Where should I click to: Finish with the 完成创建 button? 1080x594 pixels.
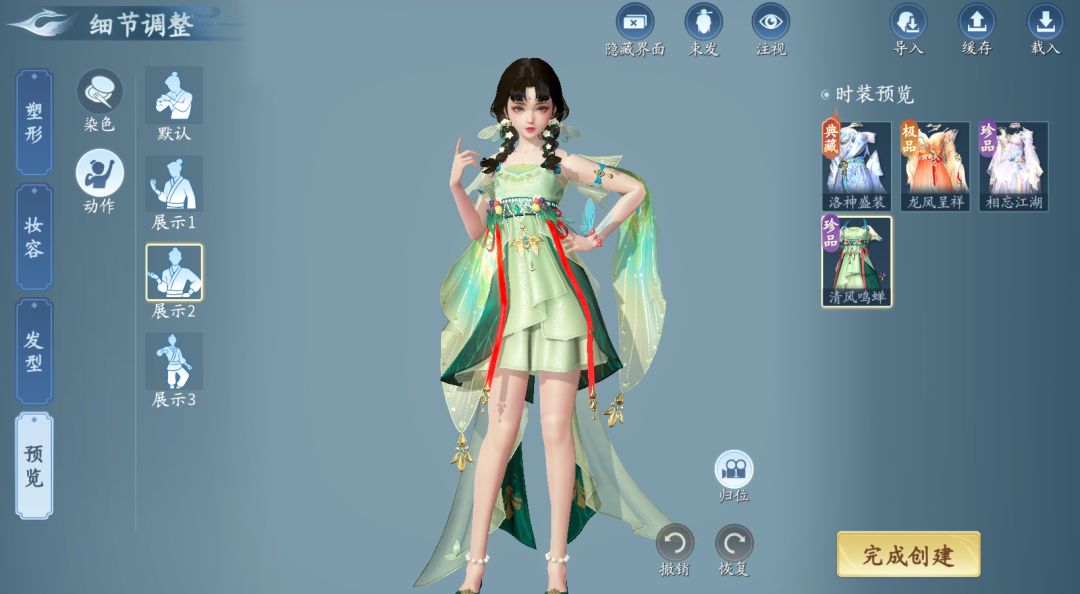[908, 555]
